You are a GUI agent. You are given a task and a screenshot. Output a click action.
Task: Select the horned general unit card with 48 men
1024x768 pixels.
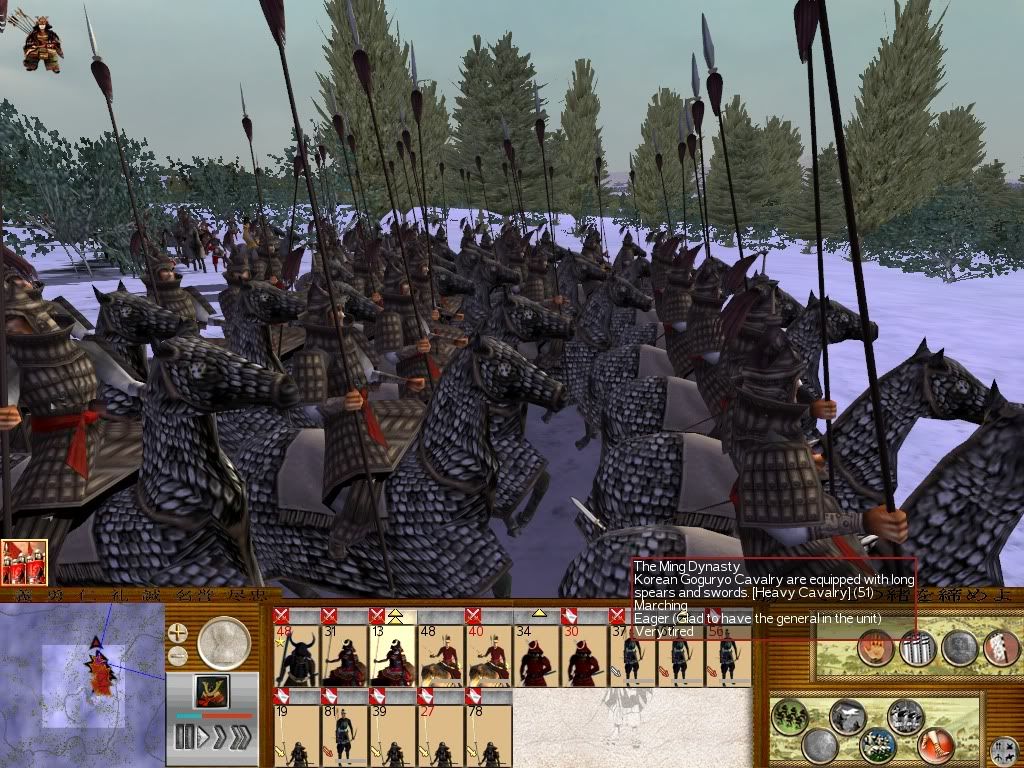coord(295,652)
